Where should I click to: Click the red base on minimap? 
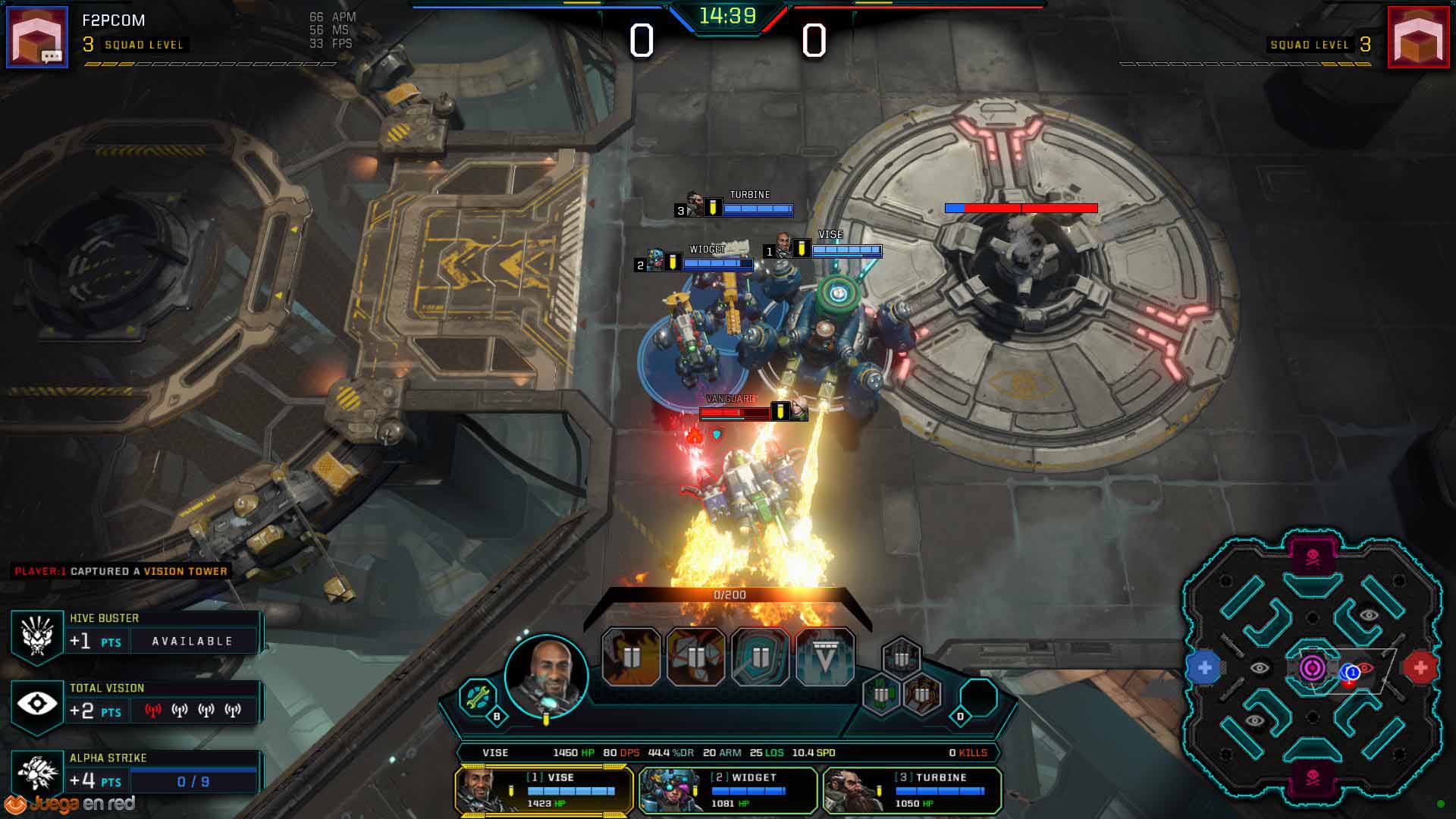pyautogui.click(x=1420, y=668)
